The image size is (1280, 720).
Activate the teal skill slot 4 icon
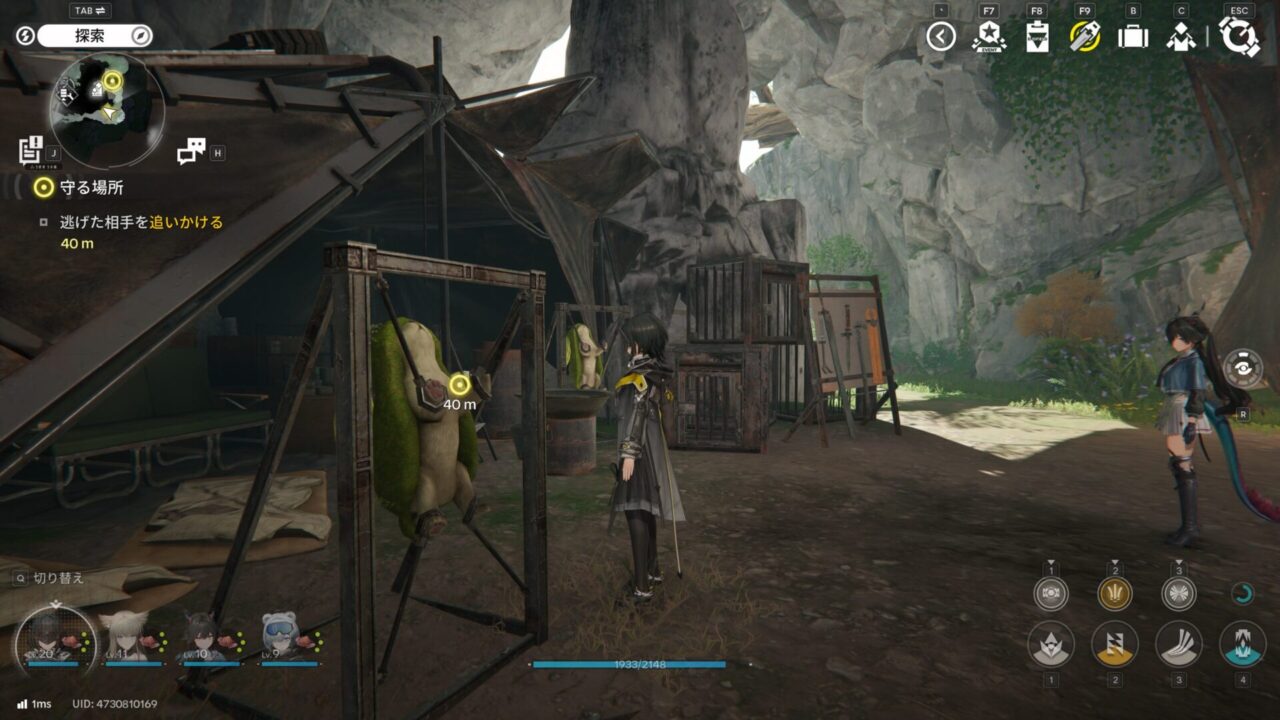[x=1242, y=644]
